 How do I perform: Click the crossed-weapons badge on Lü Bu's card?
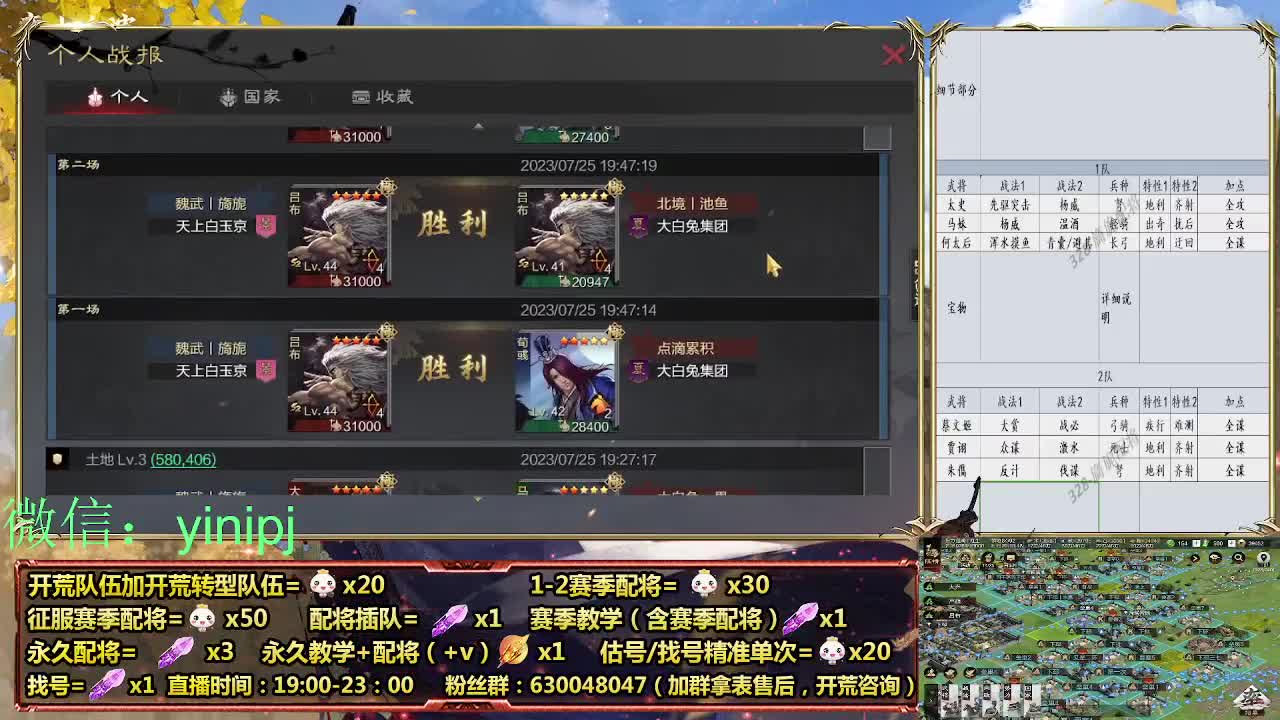[x=370, y=259]
